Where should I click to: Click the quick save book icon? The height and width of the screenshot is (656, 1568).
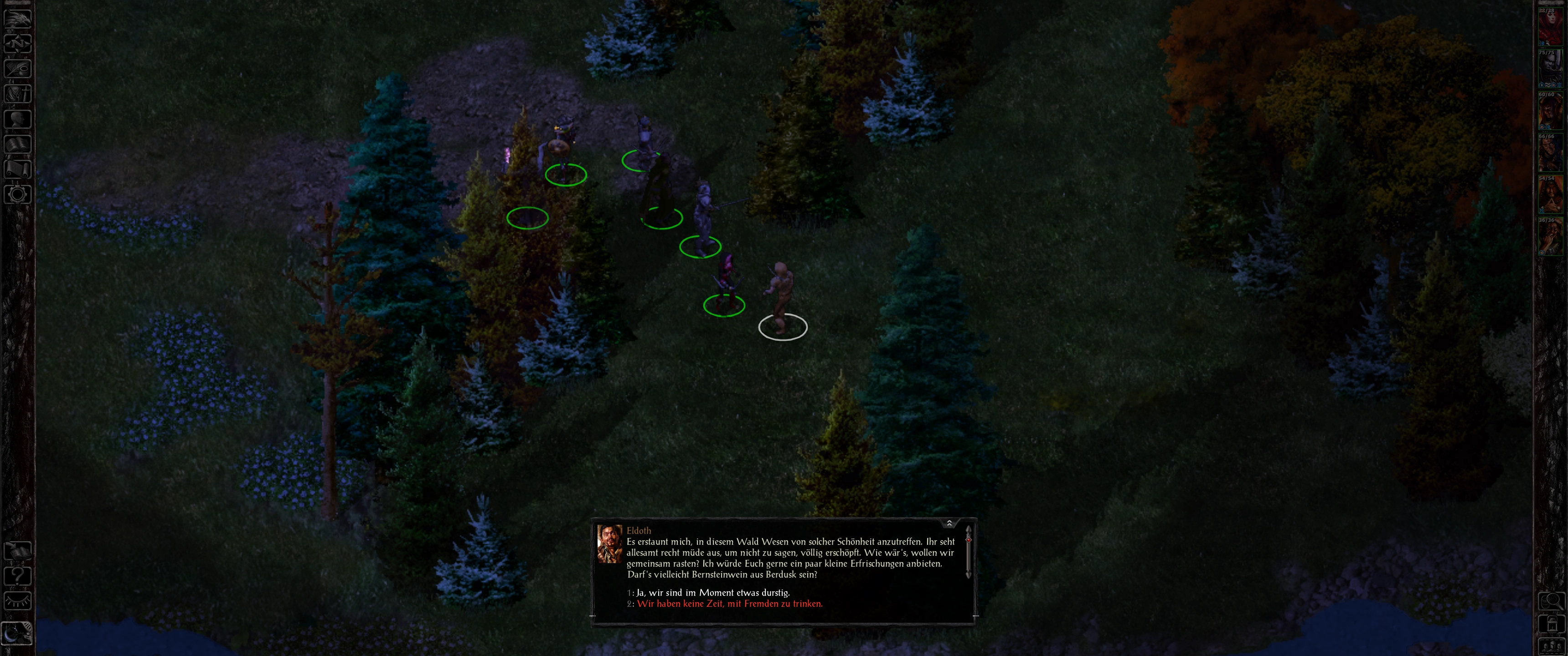18,551
